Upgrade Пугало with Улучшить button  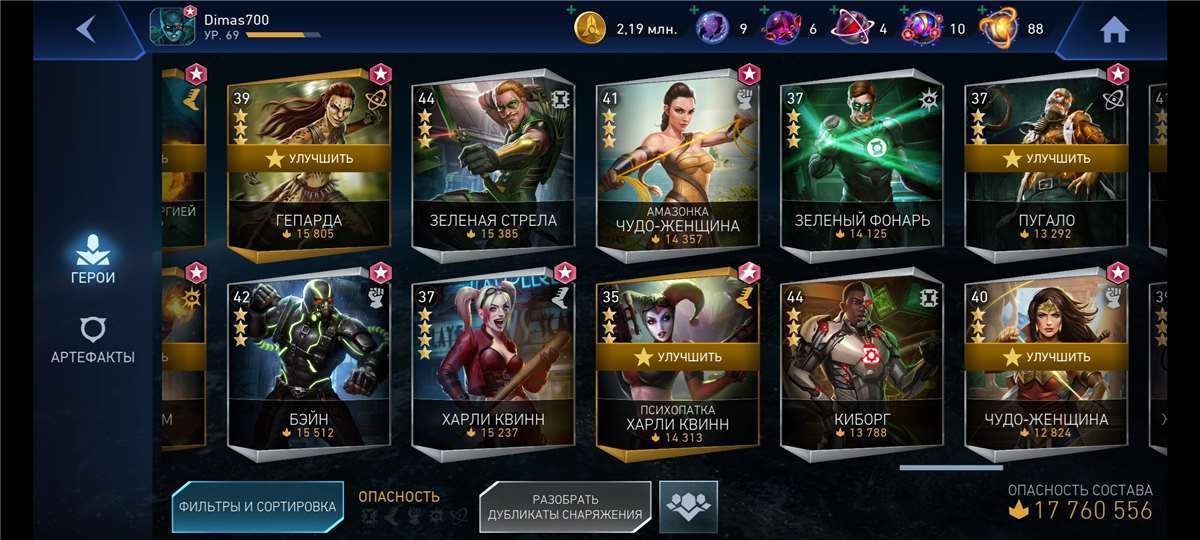pyautogui.click(x=1046, y=158)
